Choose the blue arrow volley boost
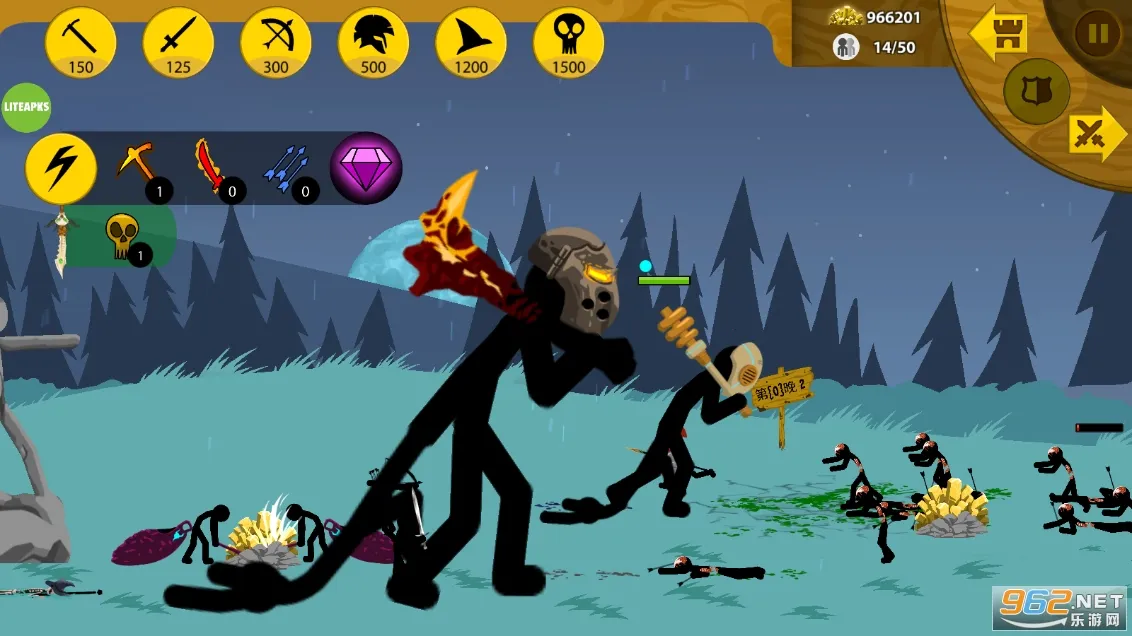Image resolution: width=1132 pixels, height=636 pixels. (x=286, y=166)
